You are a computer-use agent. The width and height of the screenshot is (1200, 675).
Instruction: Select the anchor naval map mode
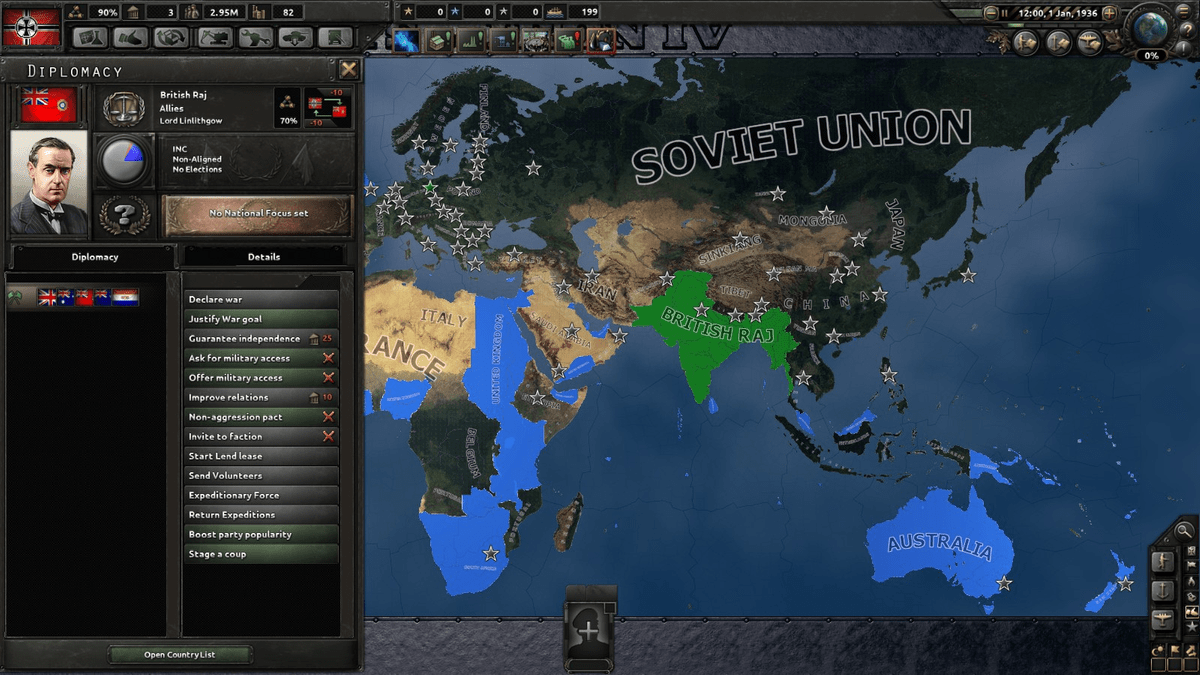[x=1162, y=590]
